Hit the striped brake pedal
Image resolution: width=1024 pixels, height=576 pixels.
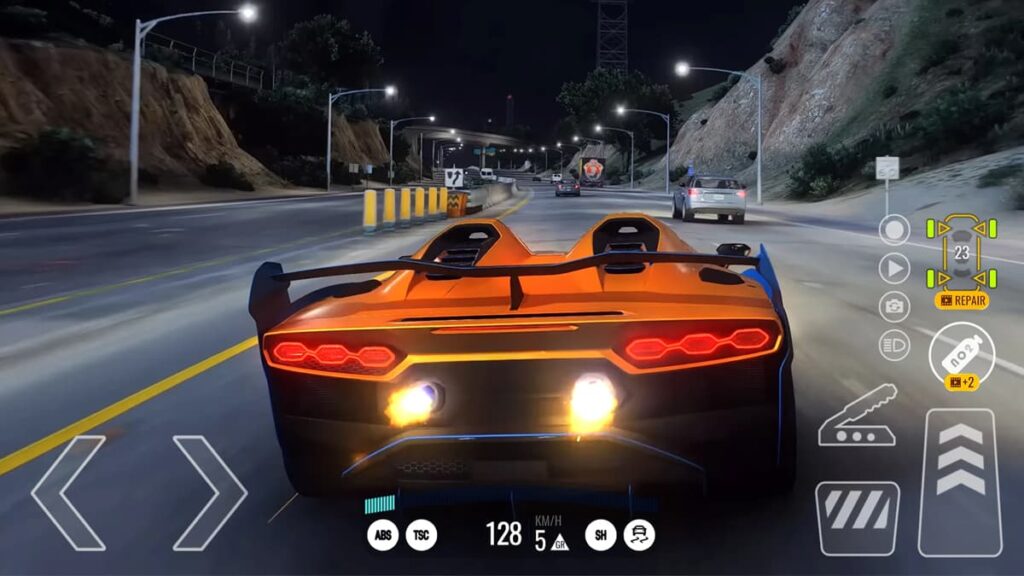[857, 518]
